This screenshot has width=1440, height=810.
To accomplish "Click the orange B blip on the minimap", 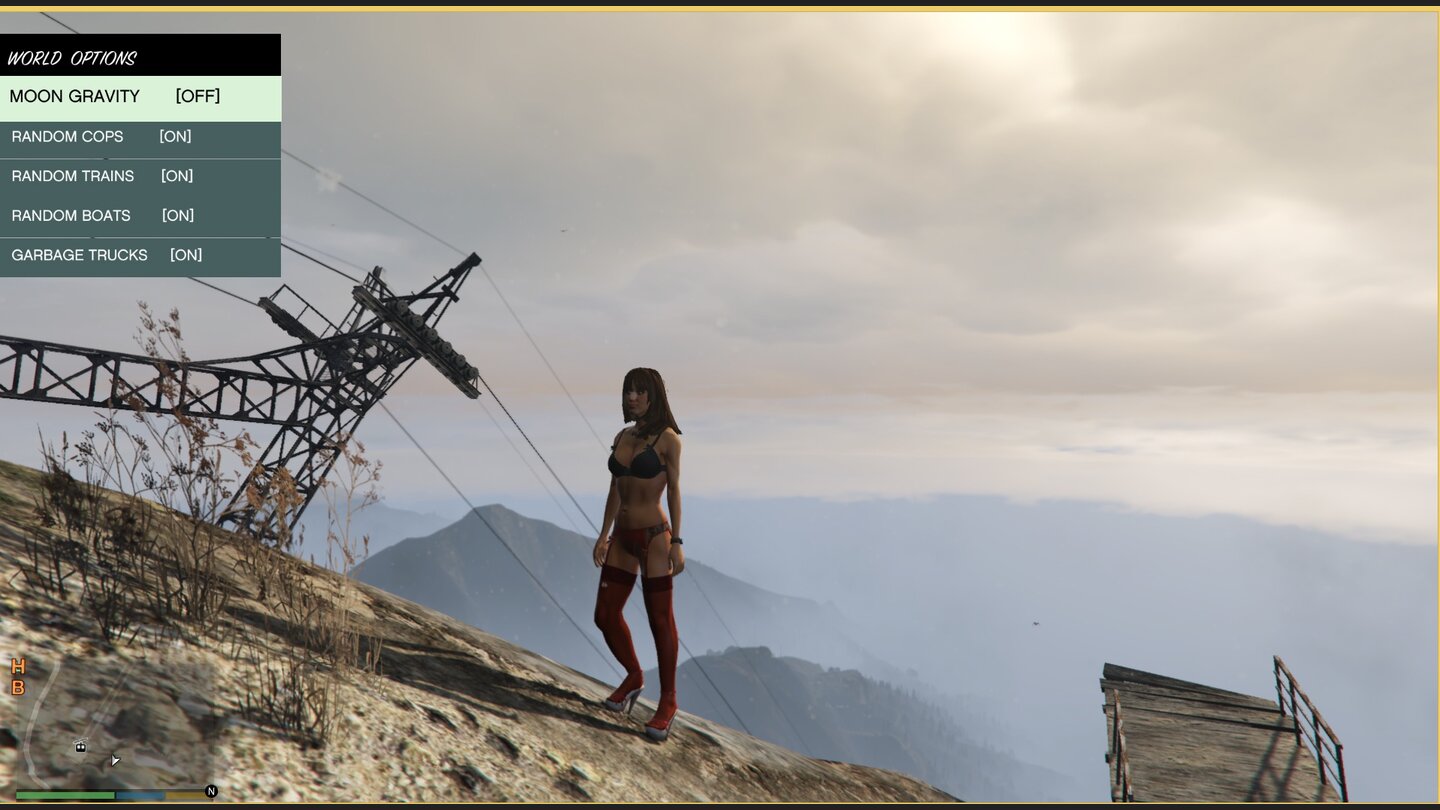I will 16,688.
